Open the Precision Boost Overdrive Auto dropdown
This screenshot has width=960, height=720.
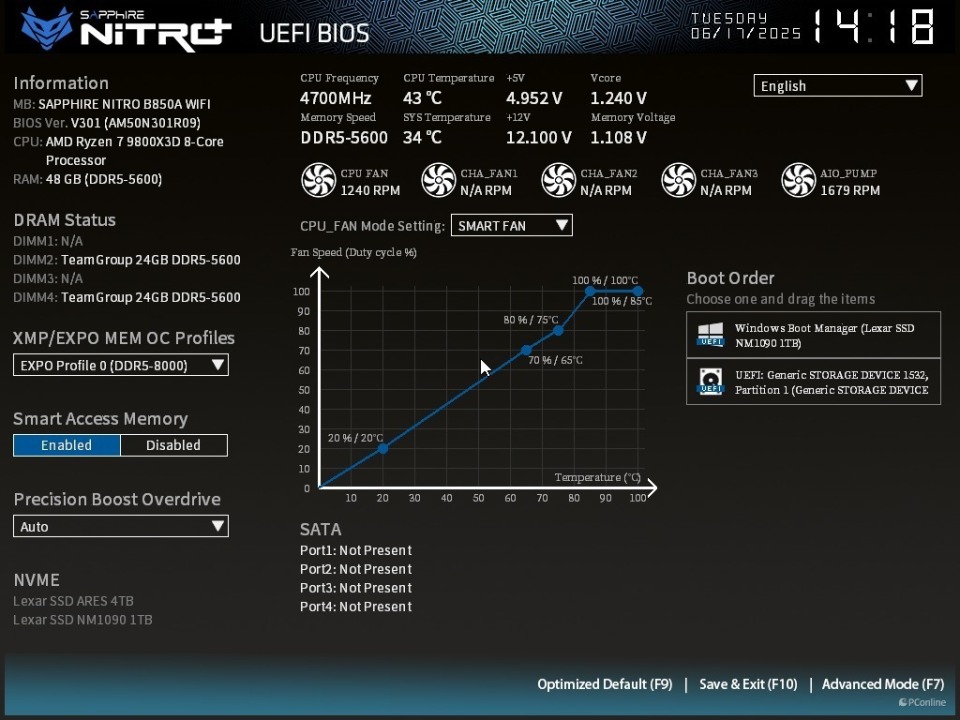120,526
